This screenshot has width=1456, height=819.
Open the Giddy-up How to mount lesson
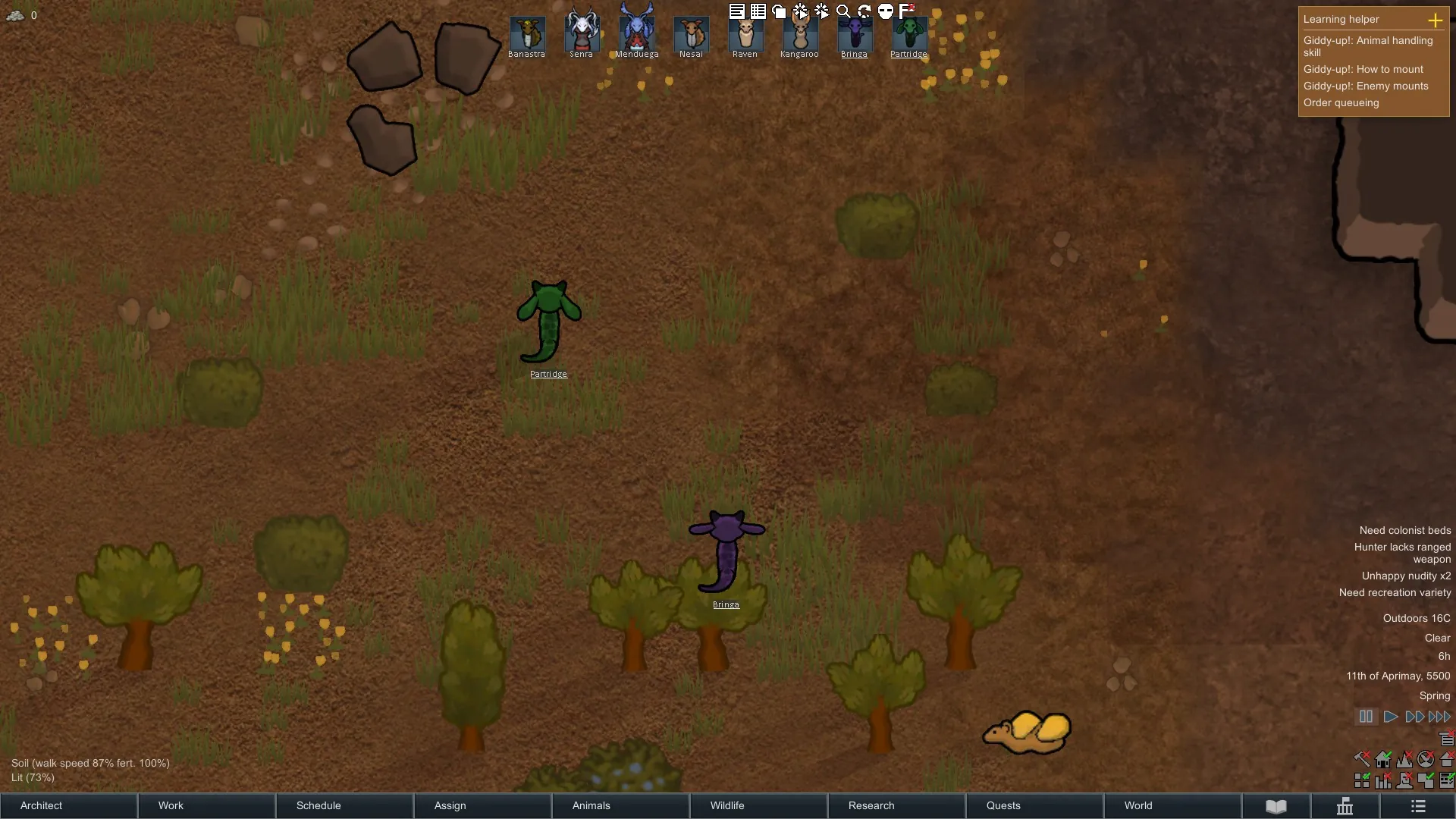(x=1363, y=69)
